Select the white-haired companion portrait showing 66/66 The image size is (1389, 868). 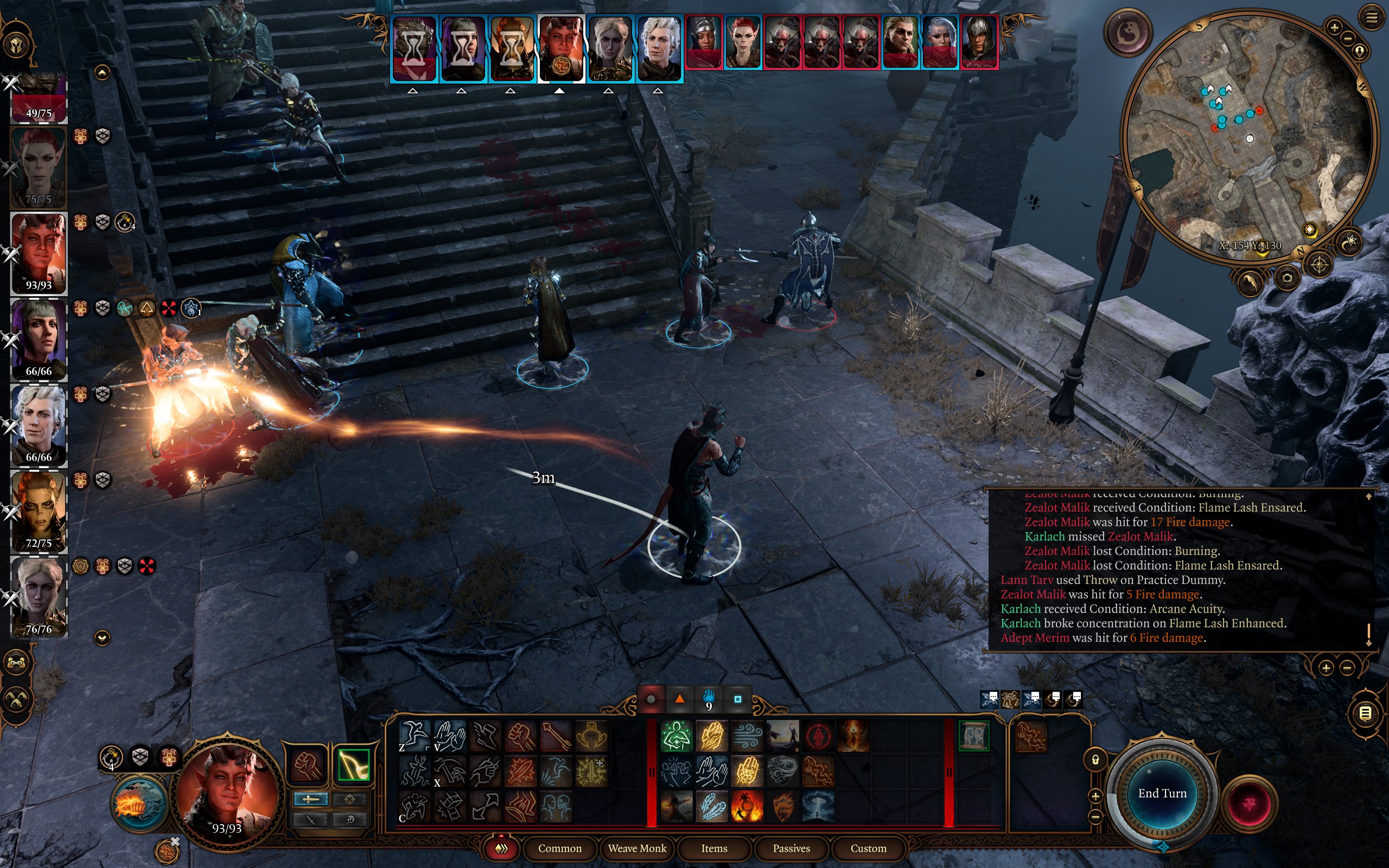(x=39, y=425)
